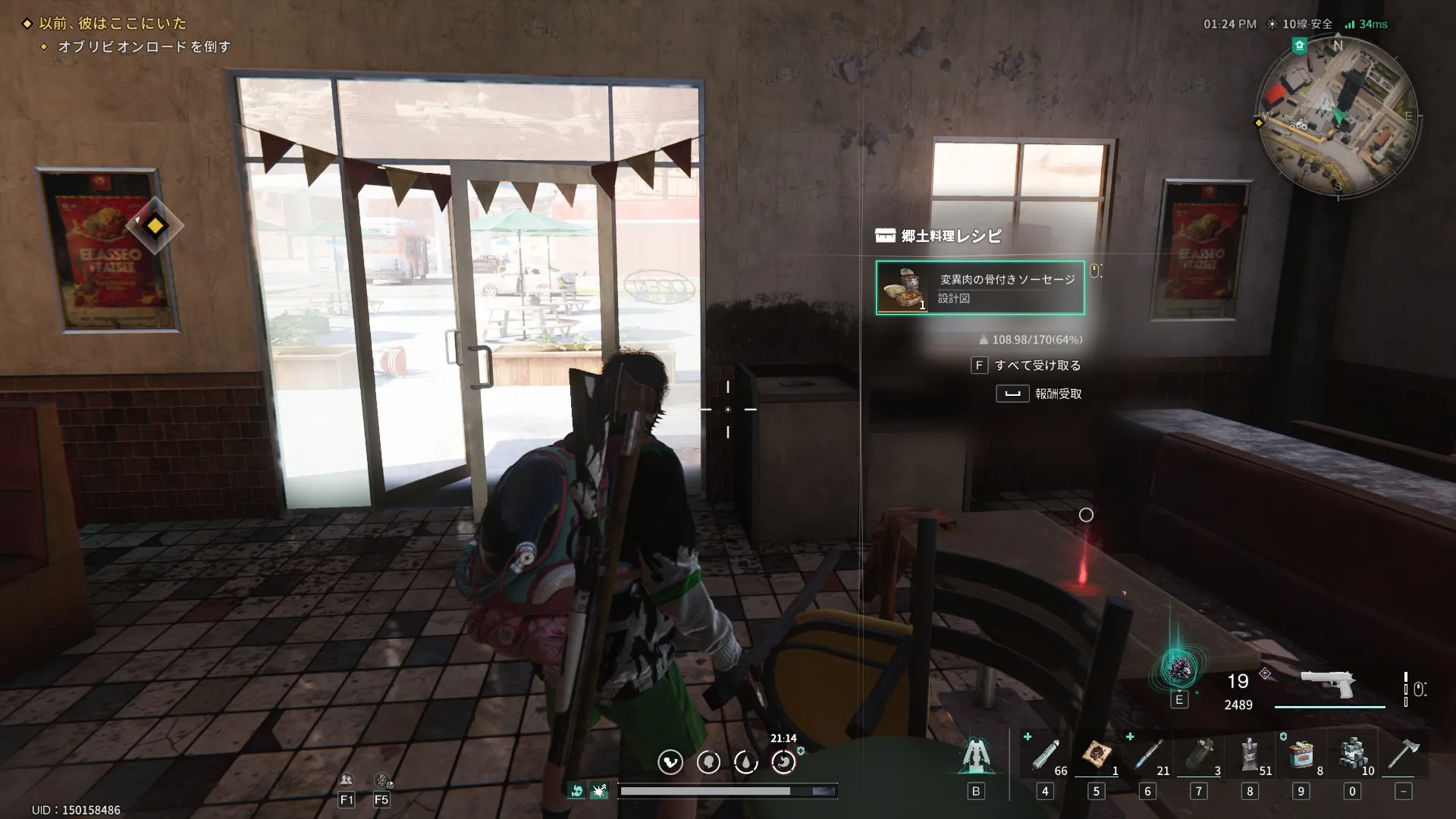
Task: Open the team members icon
Action: [347, 780]
